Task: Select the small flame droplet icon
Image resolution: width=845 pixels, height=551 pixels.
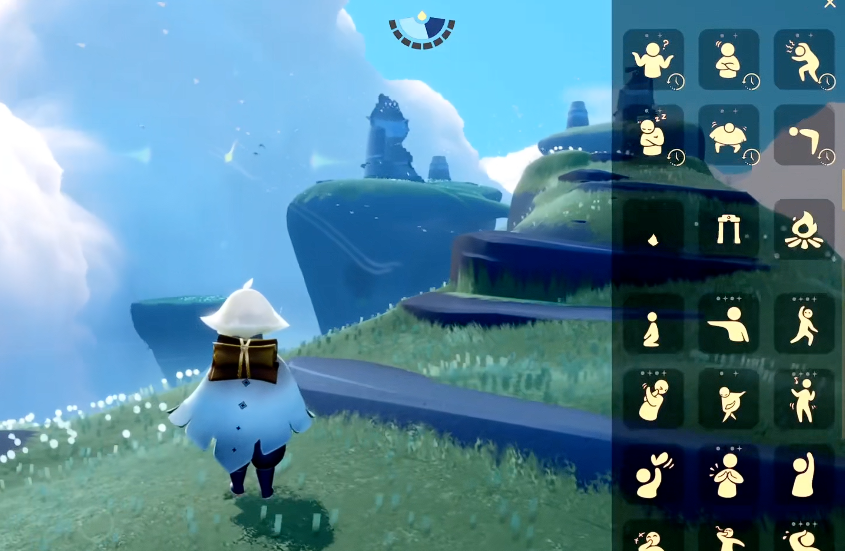Action: point(653,230)
